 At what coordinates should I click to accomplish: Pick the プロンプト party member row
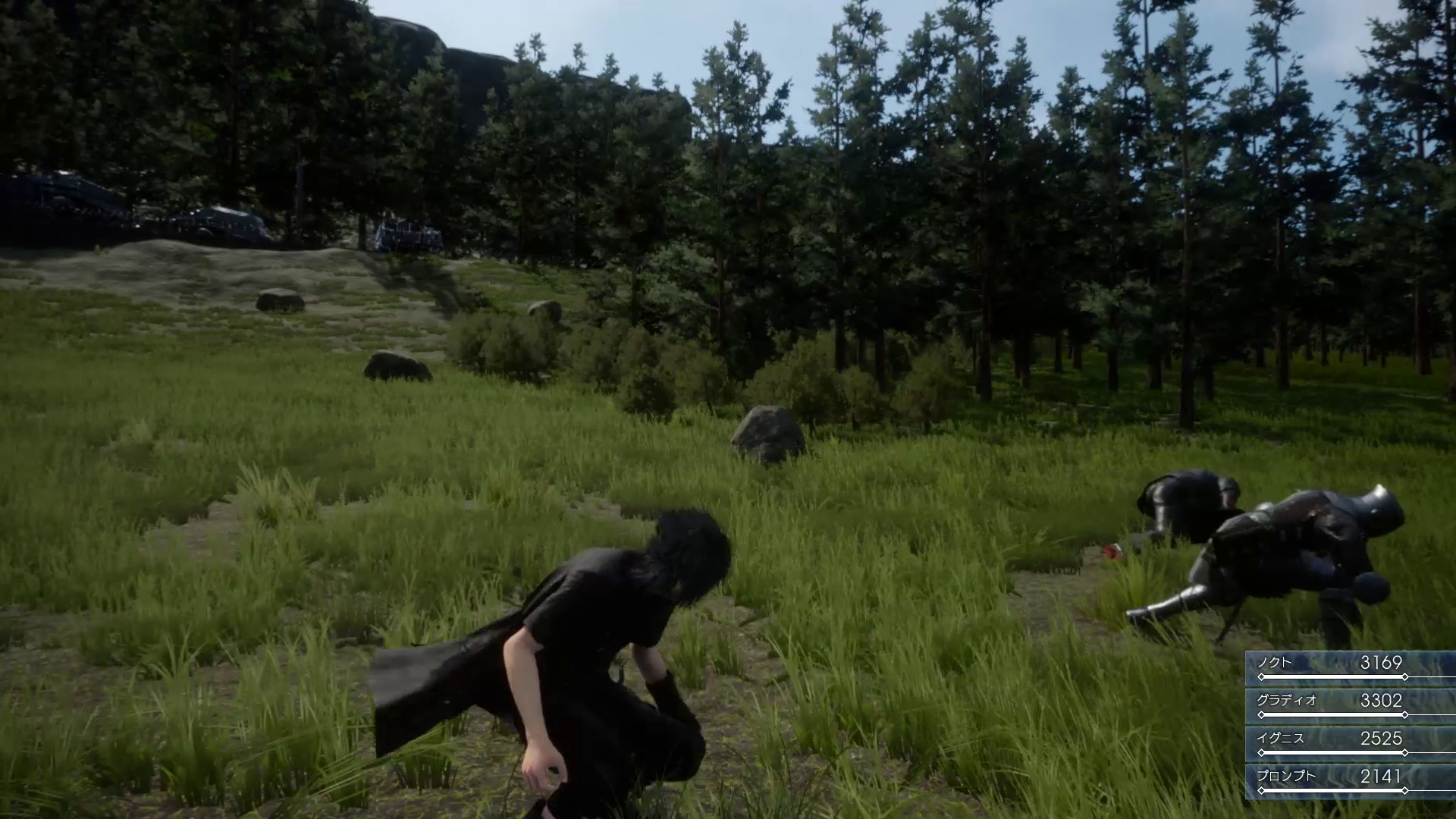point(1350,780)
